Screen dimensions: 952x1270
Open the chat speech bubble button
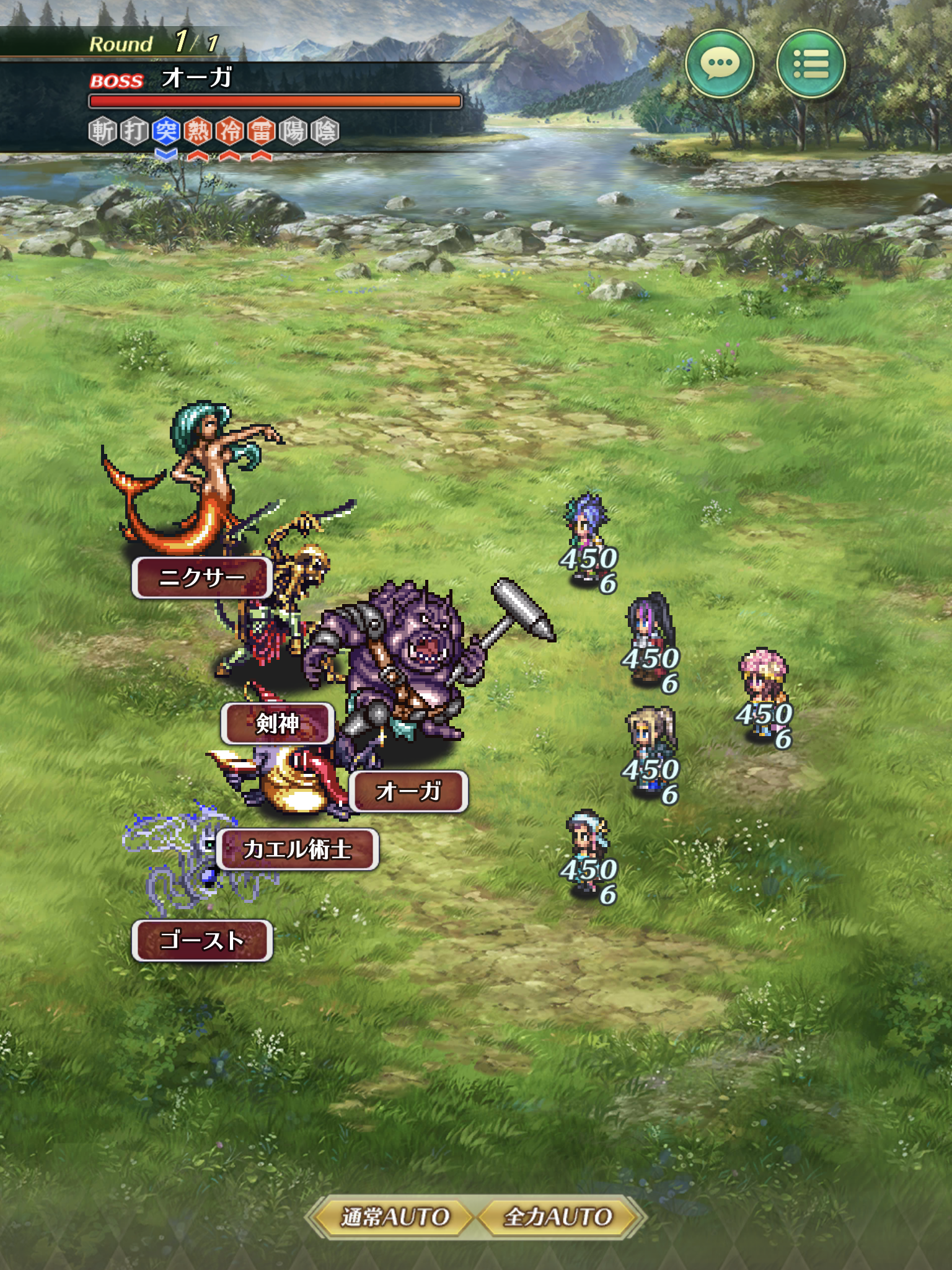point(719,63)
